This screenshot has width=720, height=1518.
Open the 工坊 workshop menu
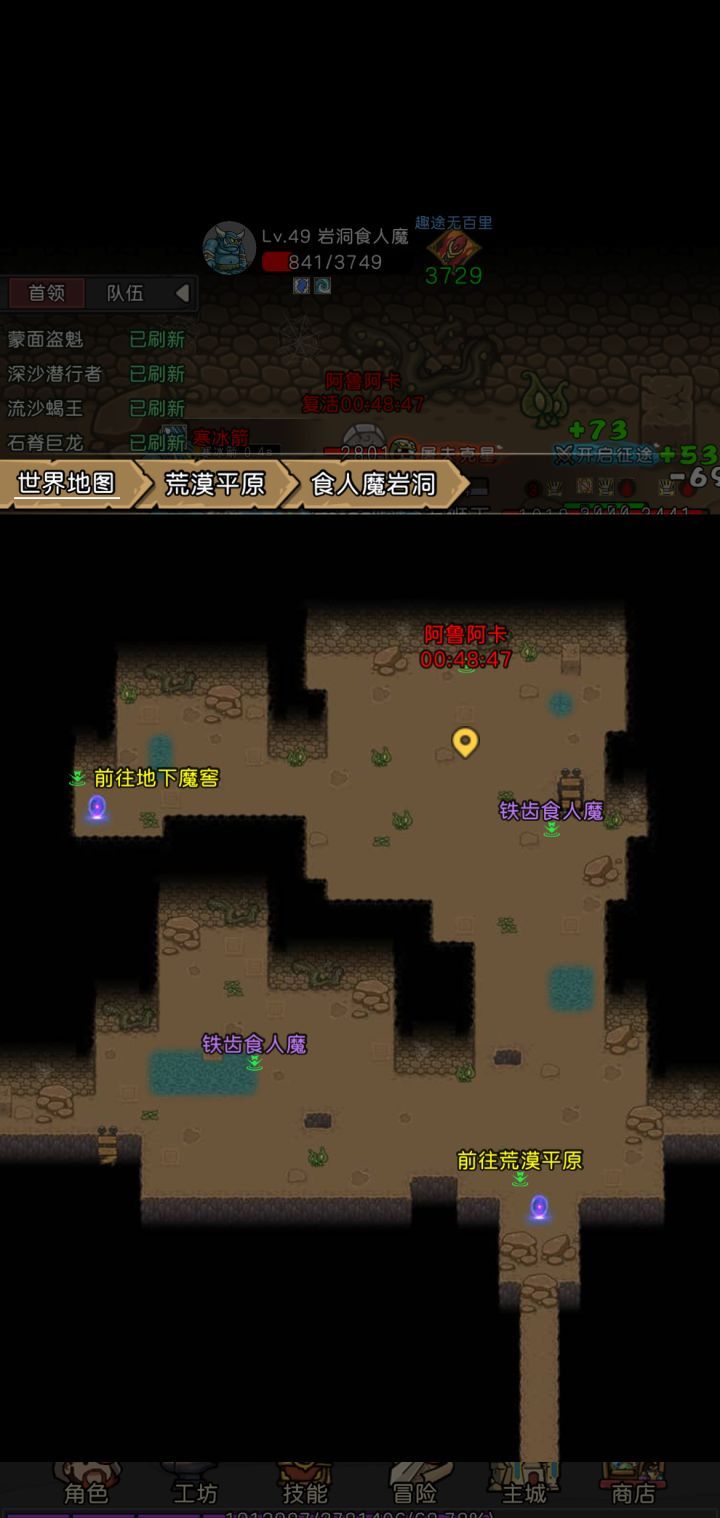(x=195, y=1490)
